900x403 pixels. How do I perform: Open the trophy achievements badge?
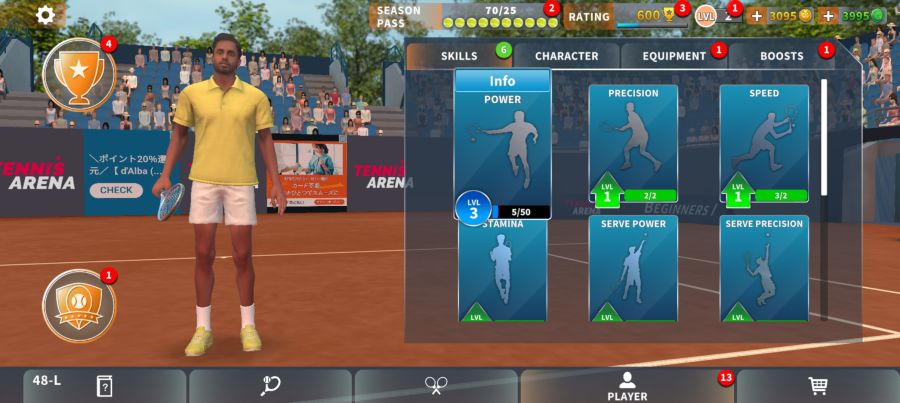(x=78, y=73)
